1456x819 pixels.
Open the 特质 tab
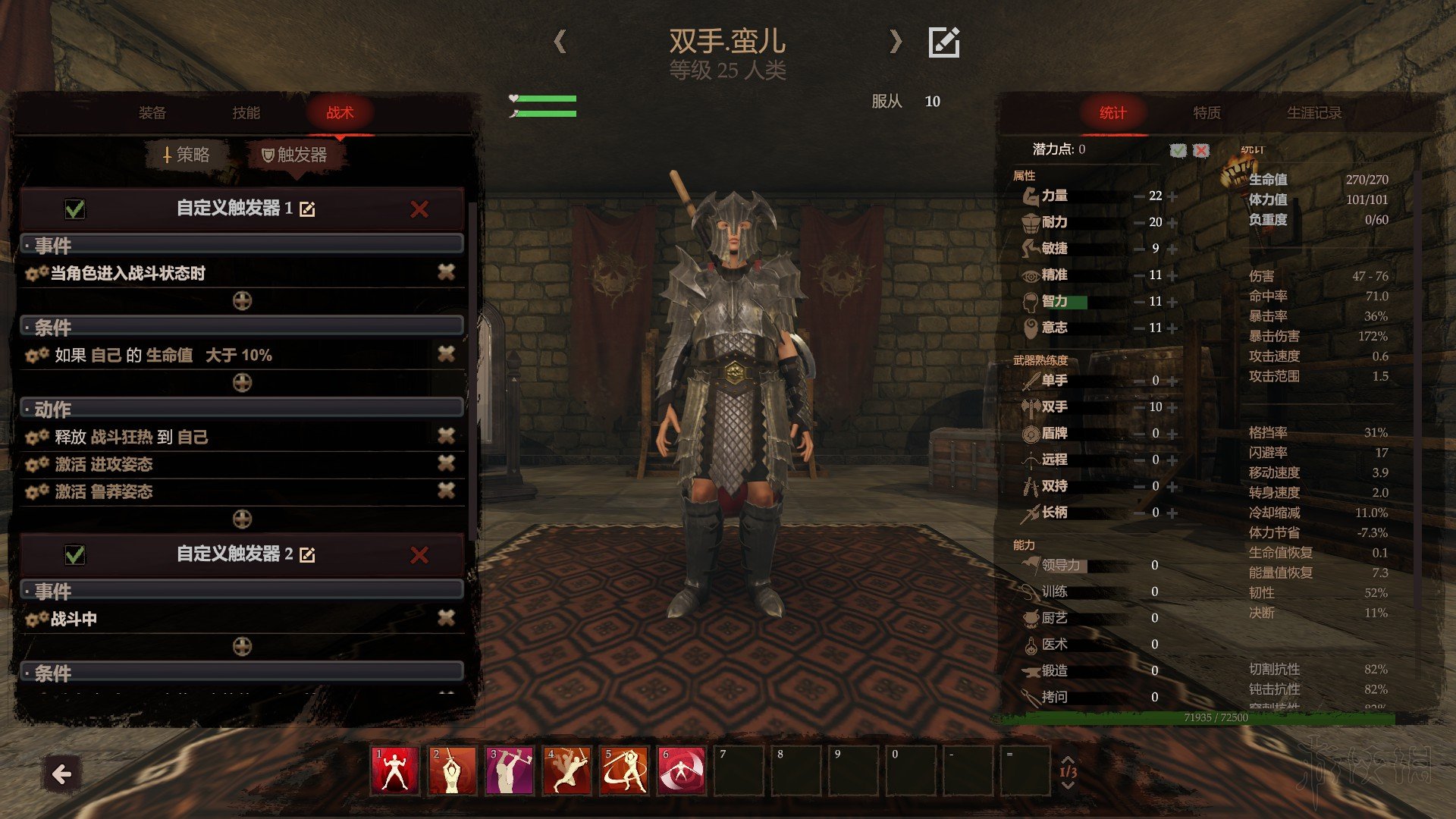[x=1207, y=113]
